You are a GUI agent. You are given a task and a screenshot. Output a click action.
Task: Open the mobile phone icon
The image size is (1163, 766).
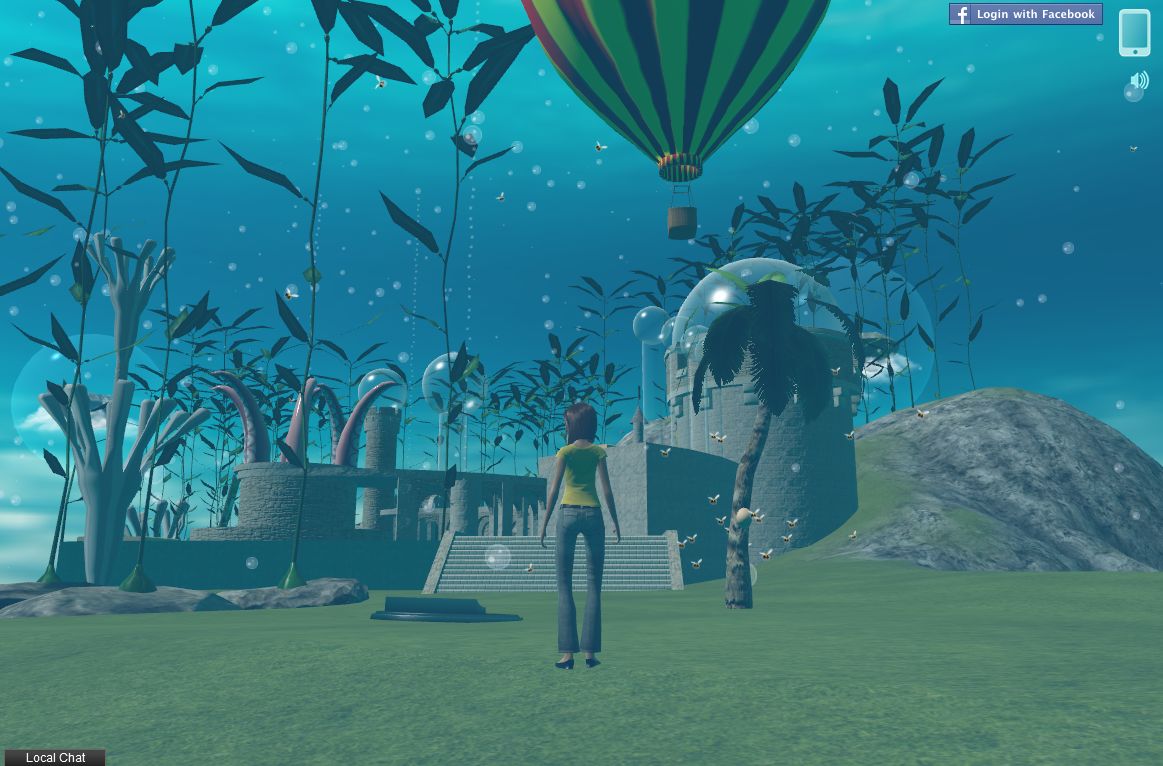click(x=1135, y=33)
